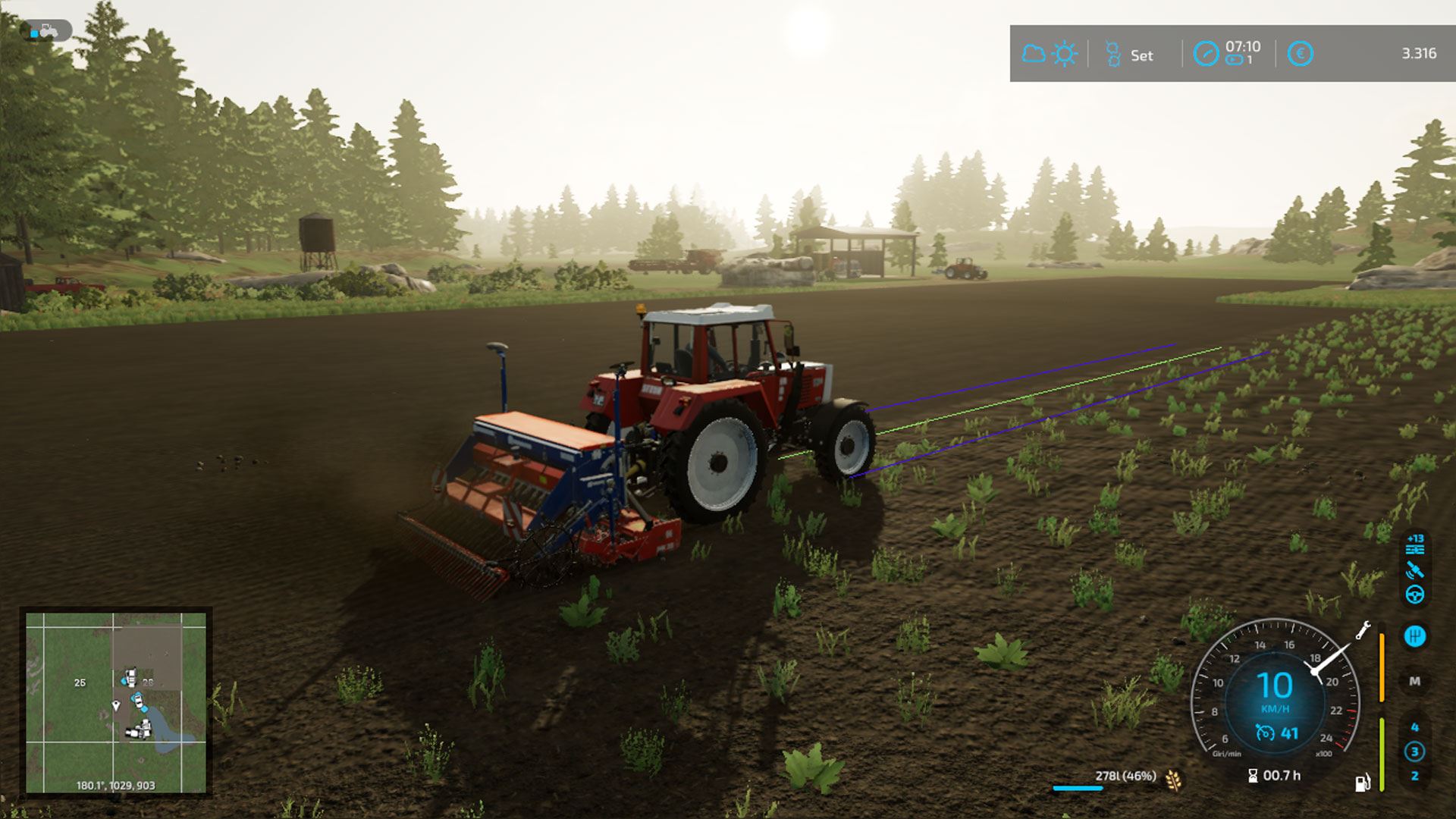
Task: Click the season calendar icon beside Set
Action: click(1112, 54)
